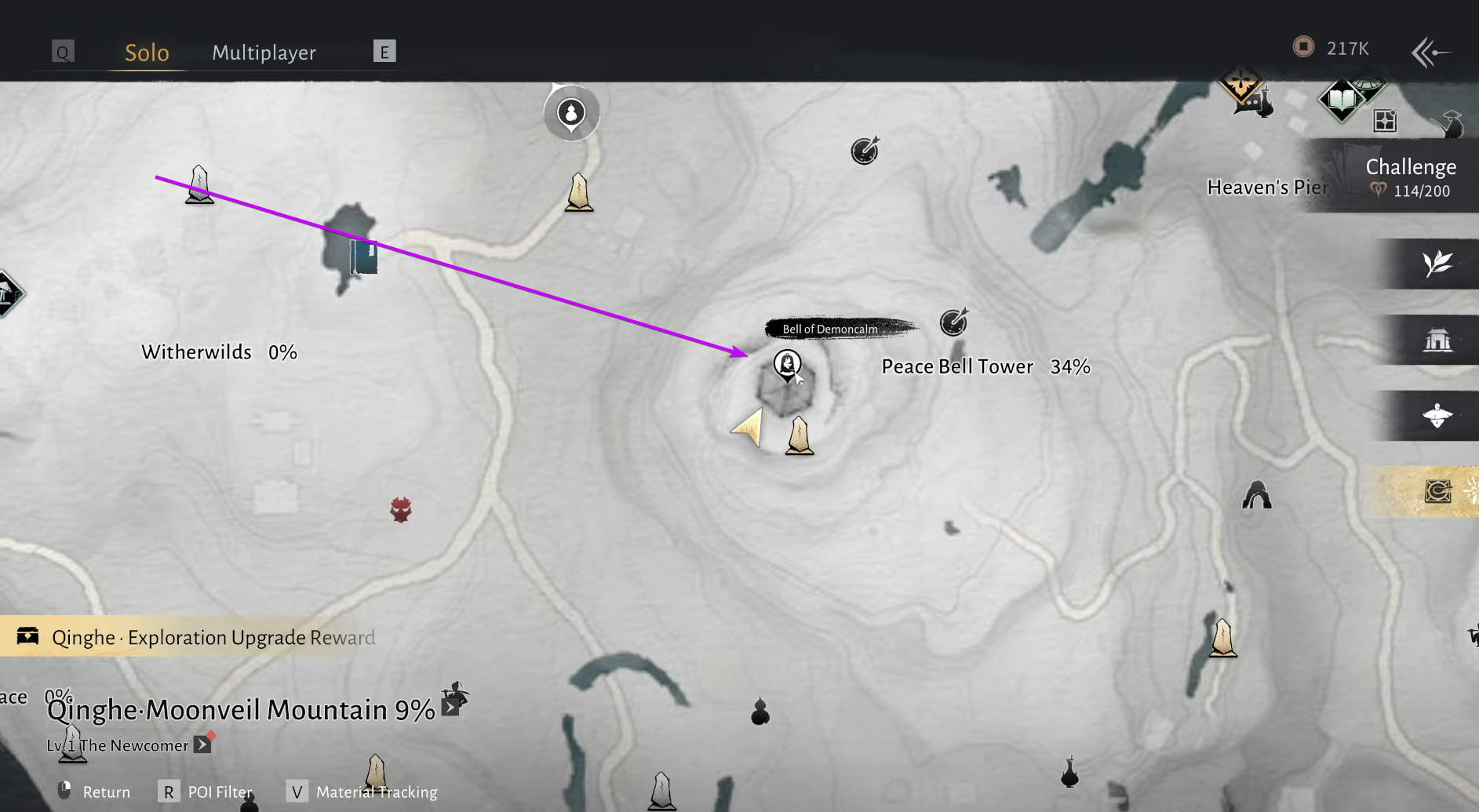Expand Qinghe Moonveil Mountain region details
Viewport: 1479px width, 812px height.
tap(450, 708)
